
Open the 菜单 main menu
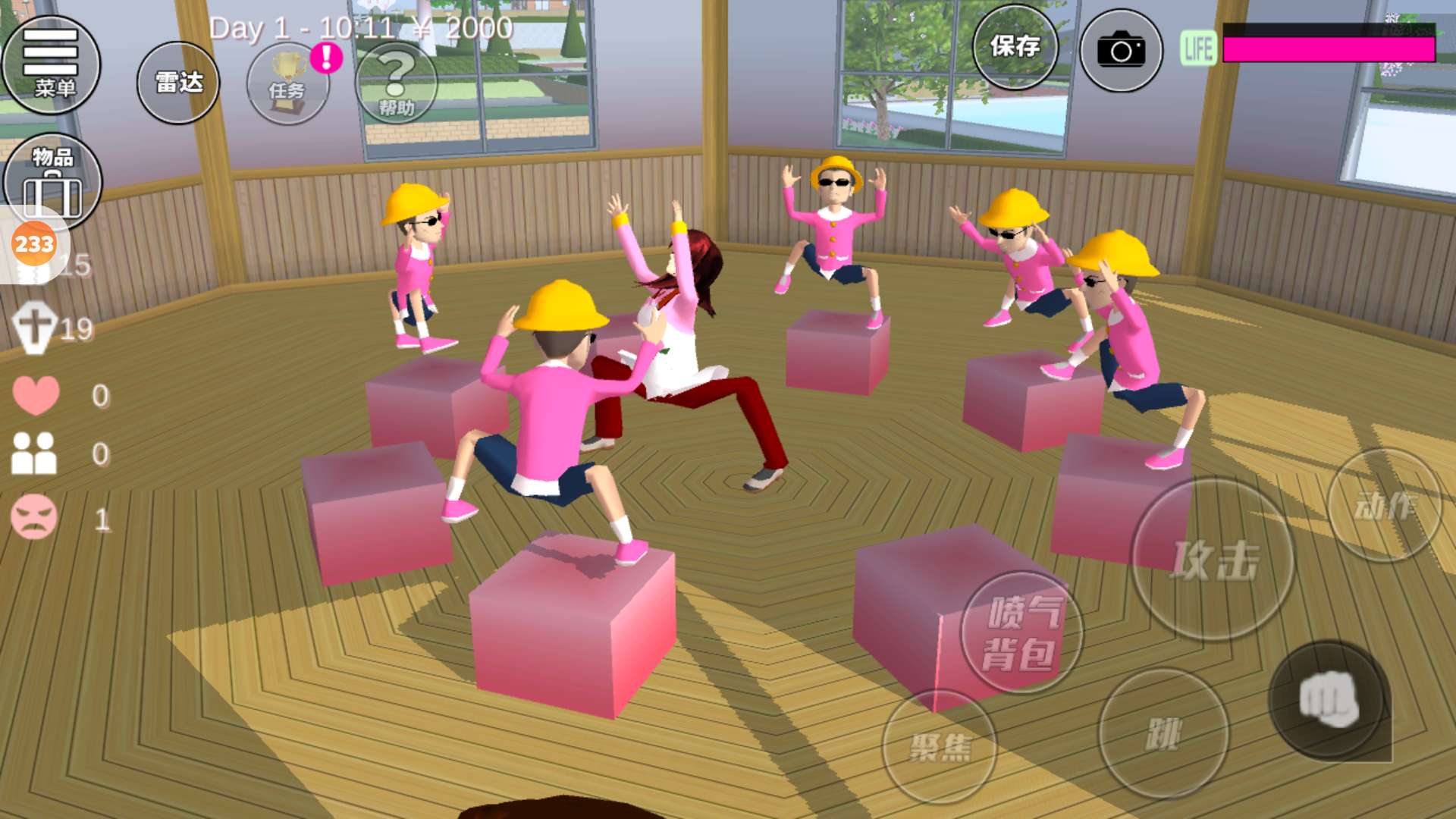52,65
